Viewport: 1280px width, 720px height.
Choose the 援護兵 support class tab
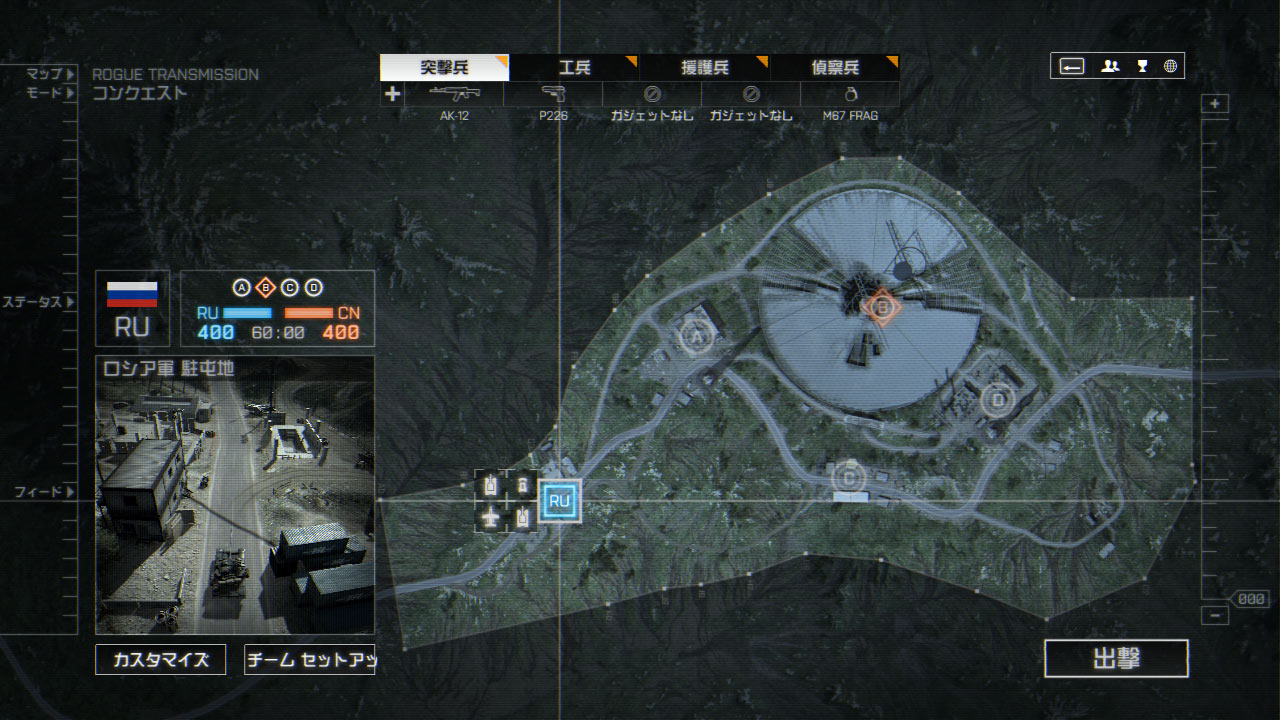(x=704, y=68)
